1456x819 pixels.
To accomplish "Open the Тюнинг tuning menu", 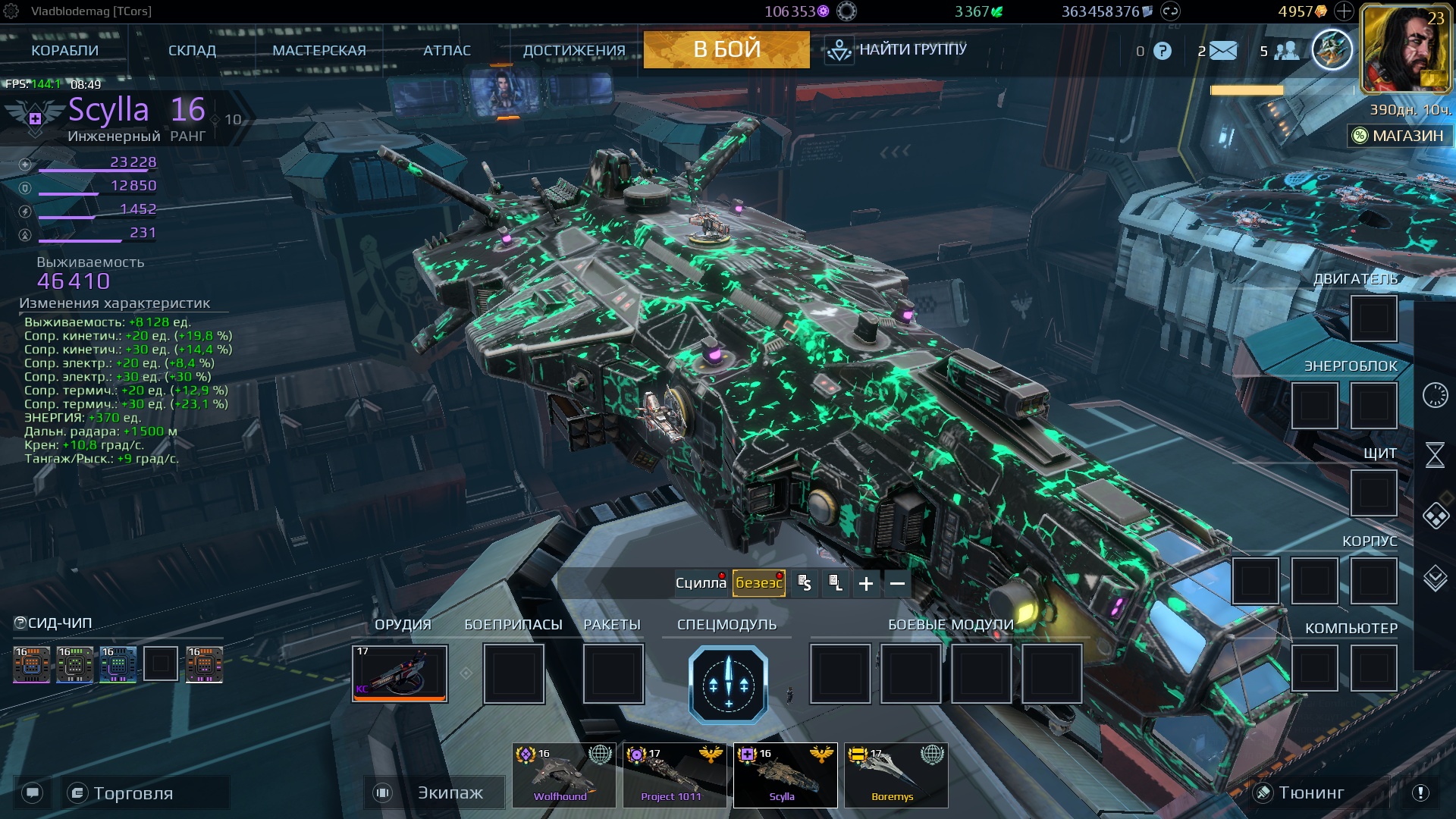I will click(1310, 792).
